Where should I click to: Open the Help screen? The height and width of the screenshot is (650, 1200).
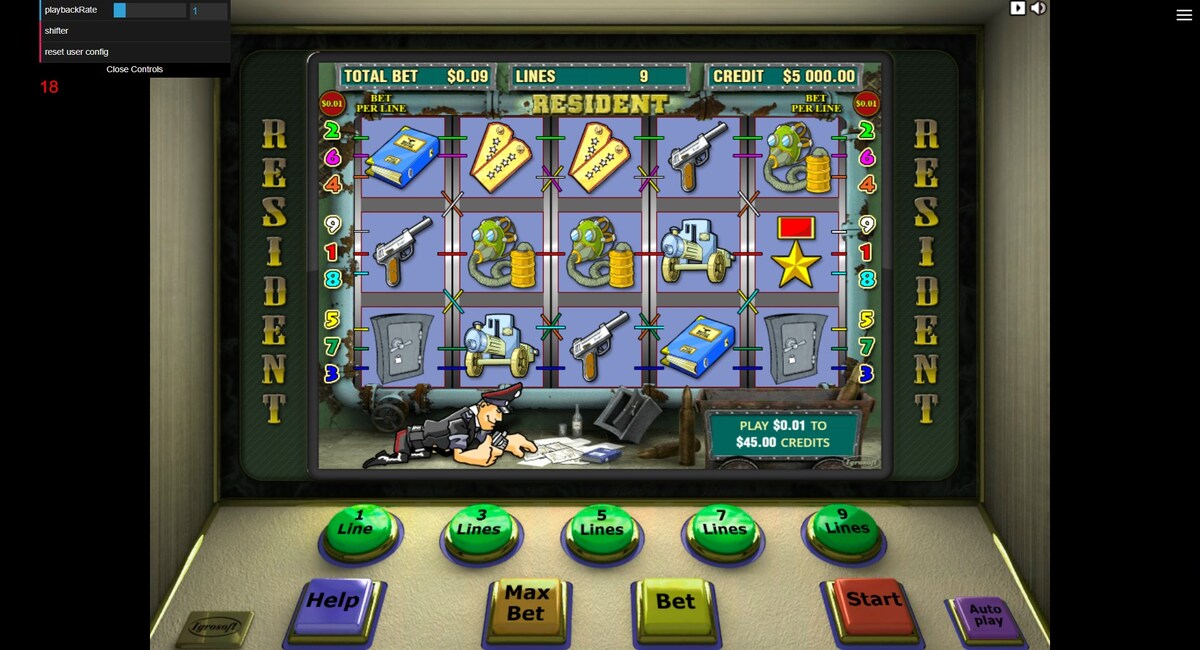[x=332, y=604]
